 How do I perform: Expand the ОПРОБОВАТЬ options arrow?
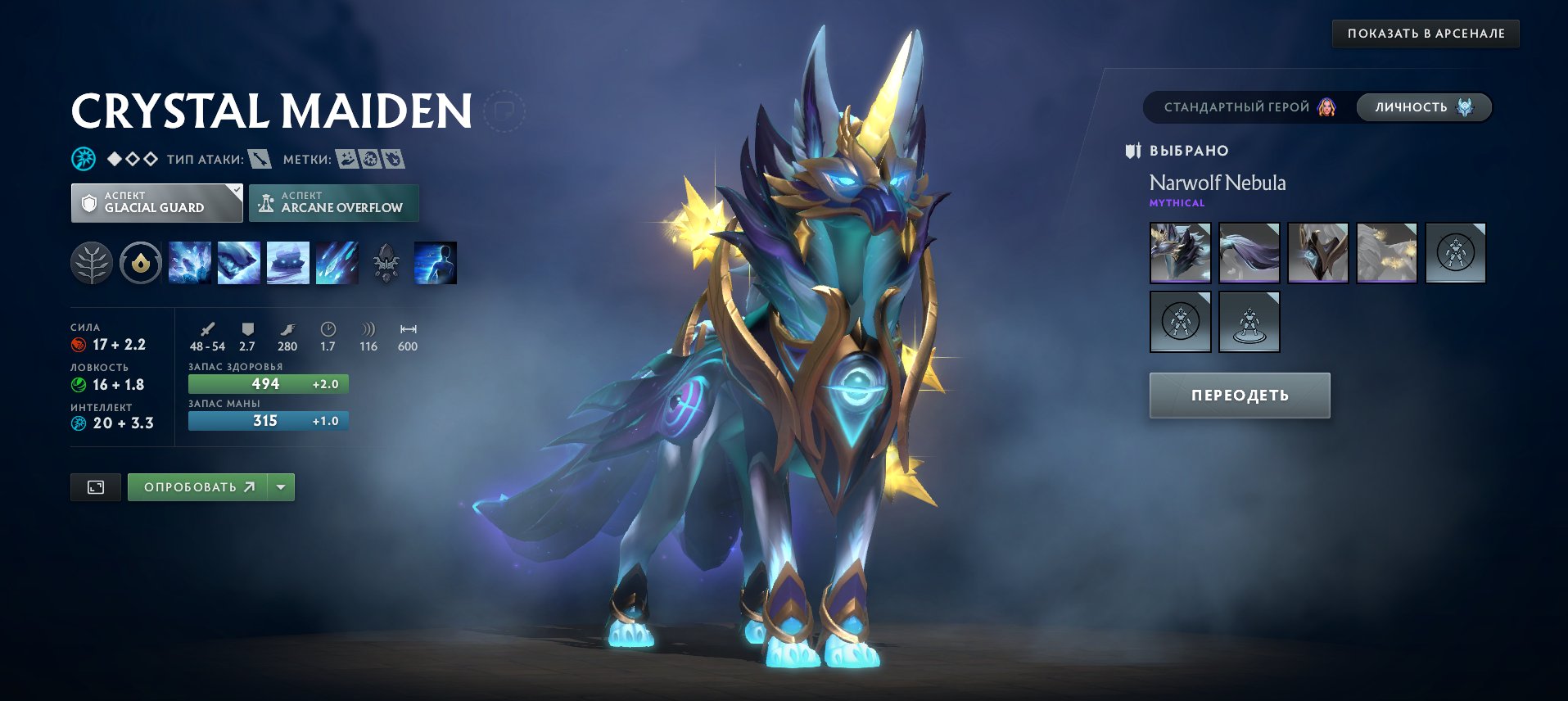280,486
